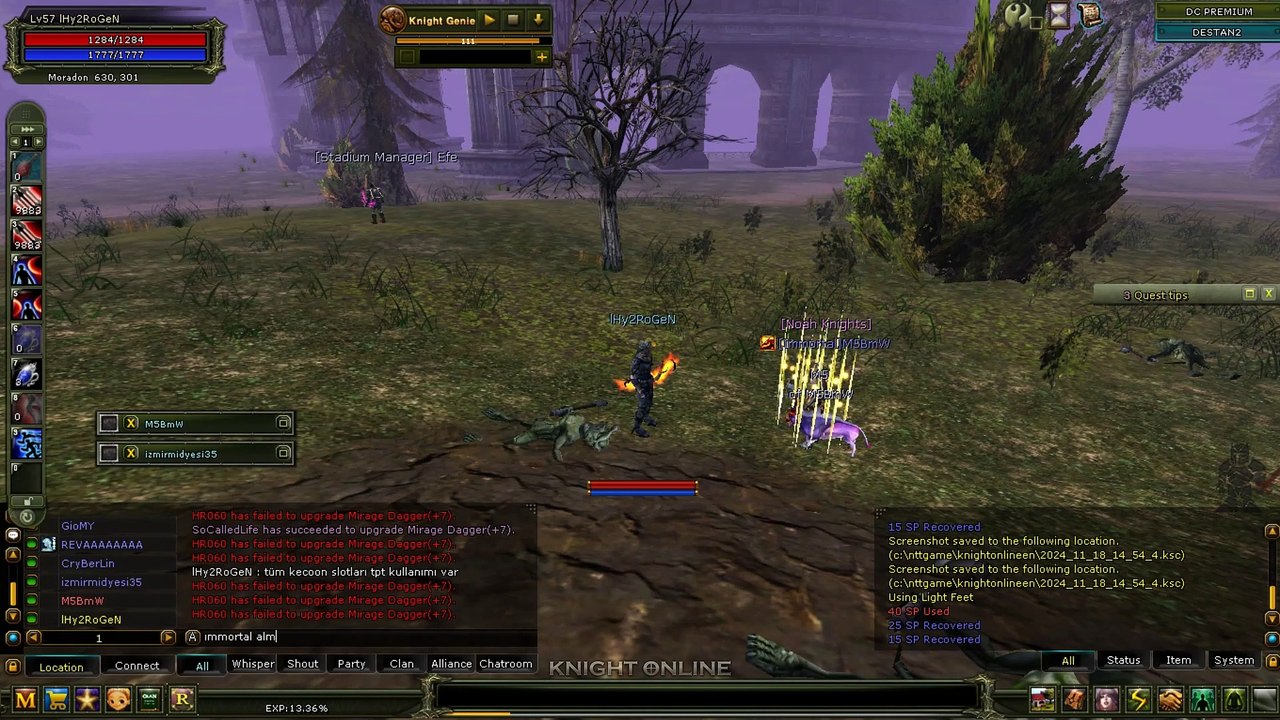Image resolution: width=1280 pixels, height=720 pixels.
Task: Remove party member M5BmW with X button
Action: click(x=131, y=424)
